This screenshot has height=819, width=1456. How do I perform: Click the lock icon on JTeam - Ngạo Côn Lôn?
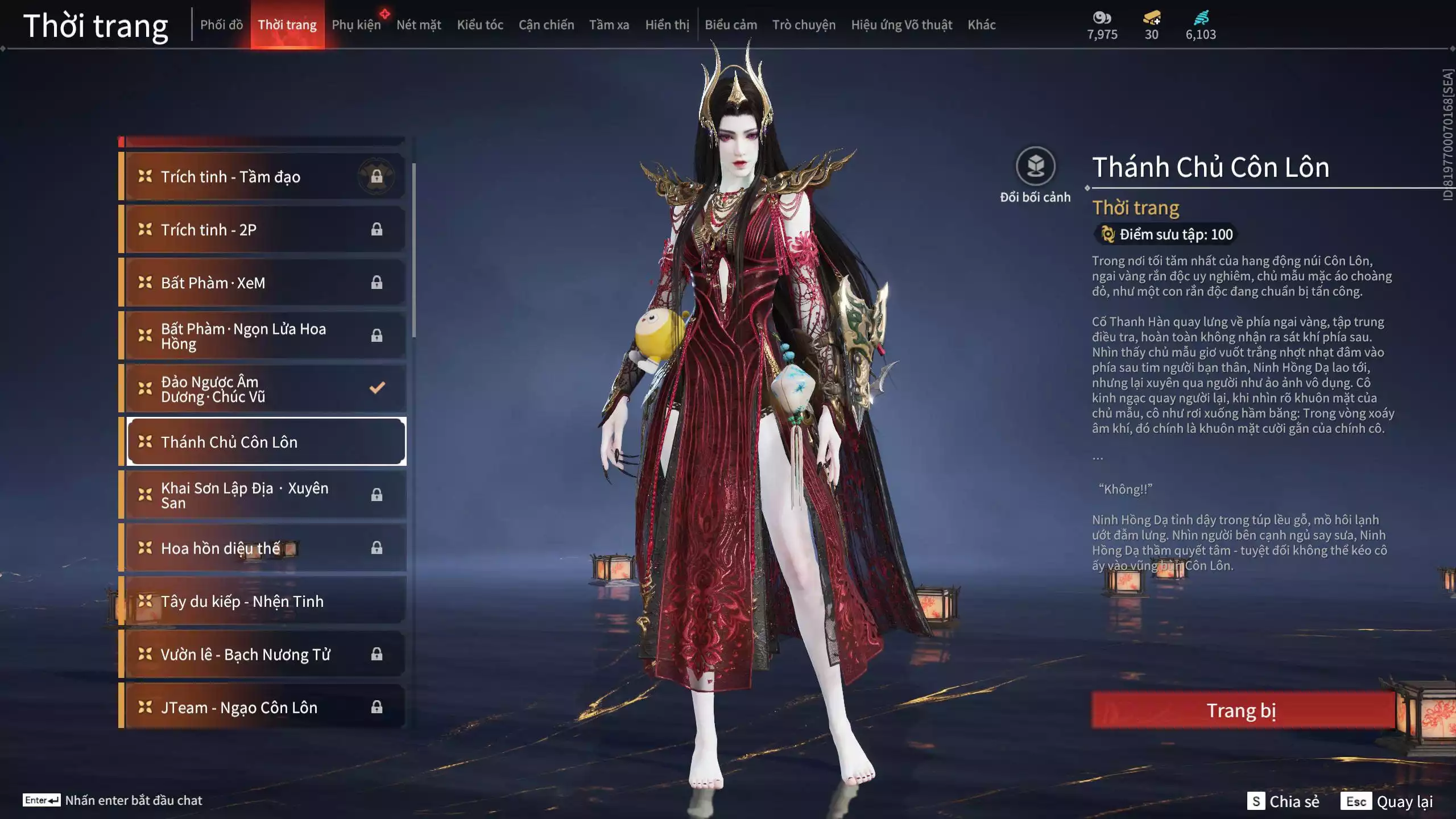(x=377, y=707)
